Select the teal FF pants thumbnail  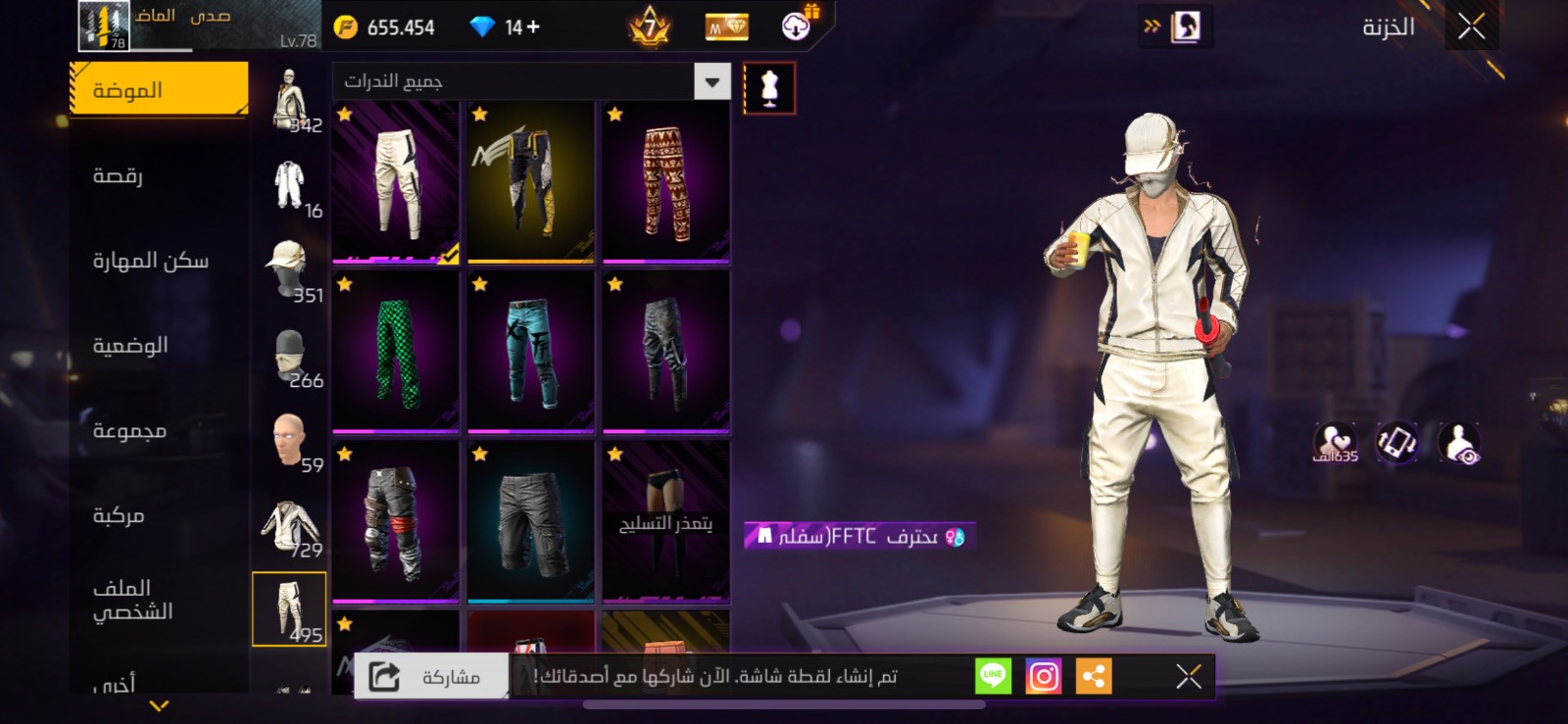pyautogui.click(x=529, y=353)
